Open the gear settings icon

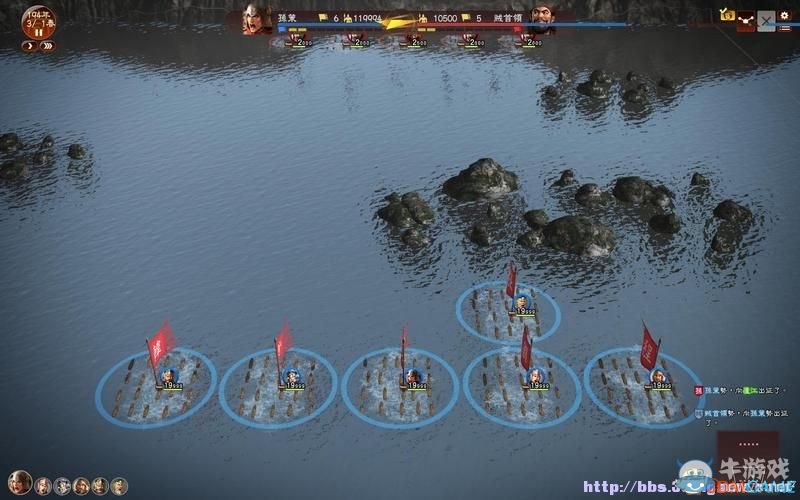pos(784,14)
